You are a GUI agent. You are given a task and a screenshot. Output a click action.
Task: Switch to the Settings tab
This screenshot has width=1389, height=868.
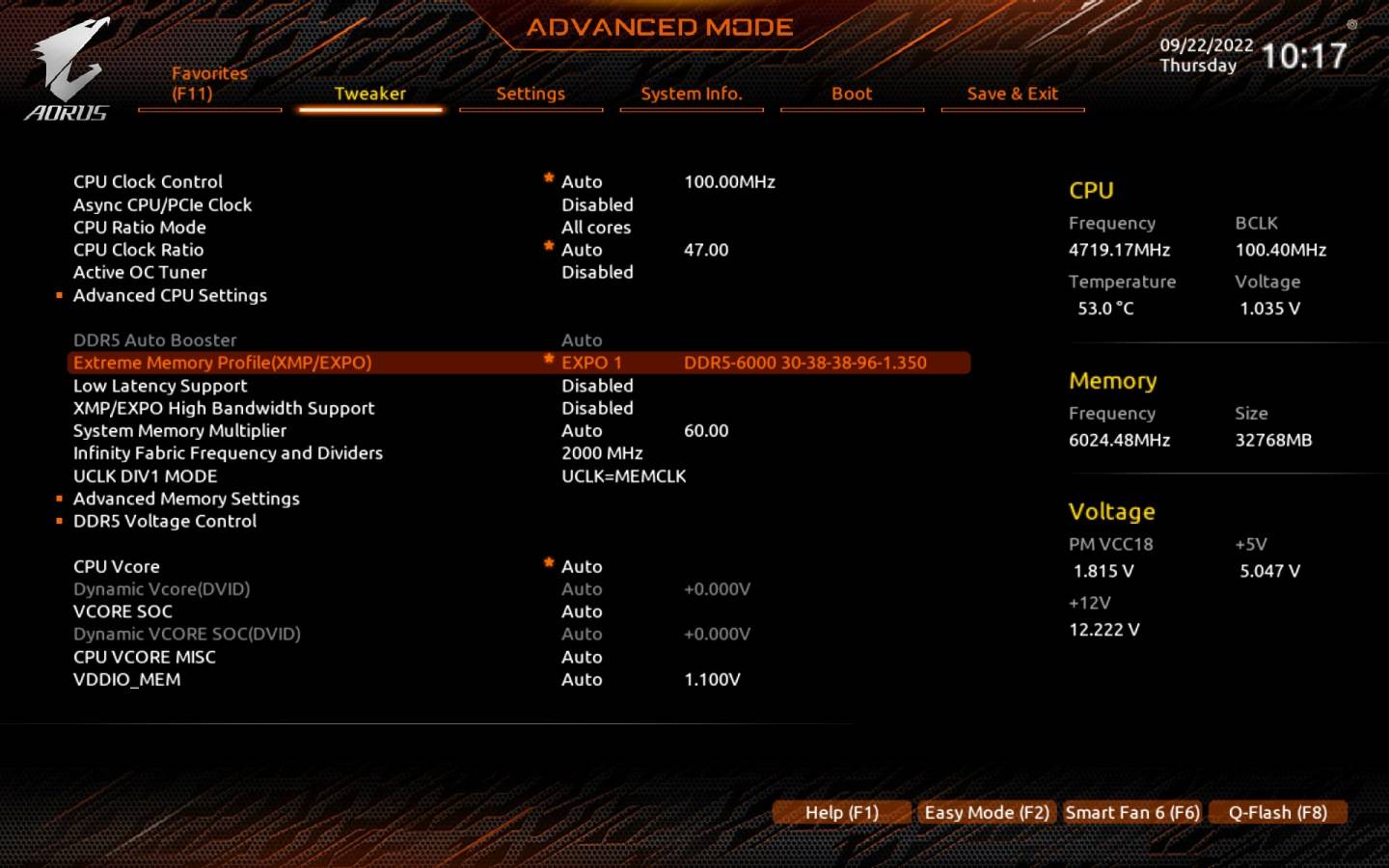click(531, 94)
